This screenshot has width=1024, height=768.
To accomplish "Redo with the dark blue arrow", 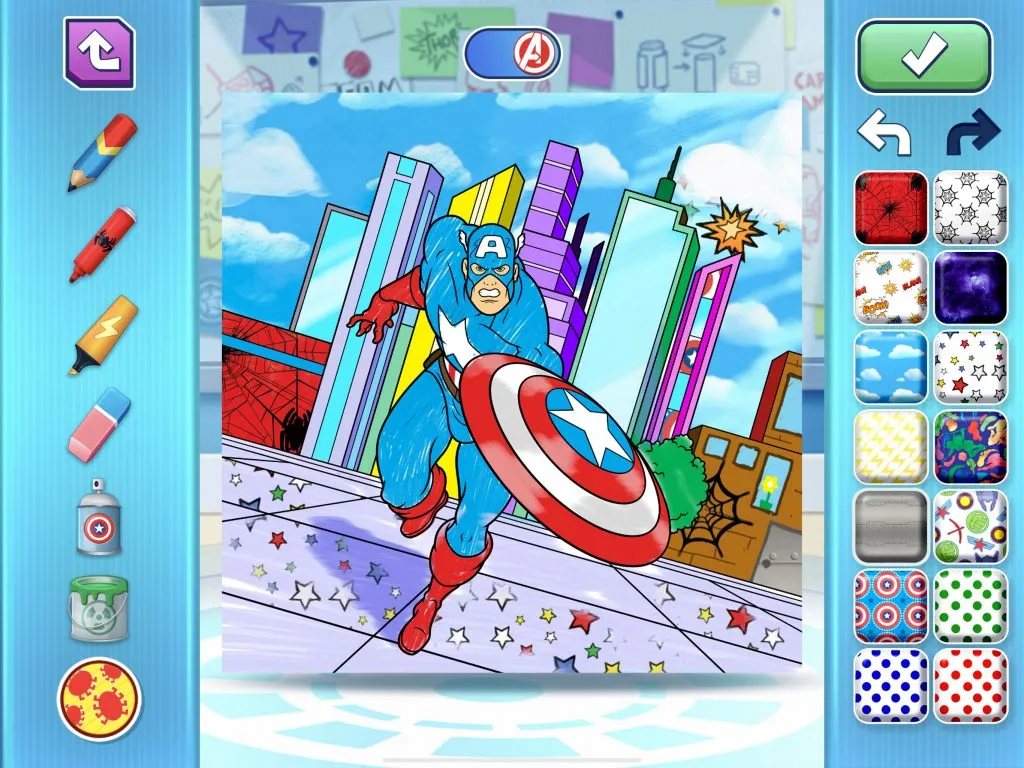I will coord(972,132).
